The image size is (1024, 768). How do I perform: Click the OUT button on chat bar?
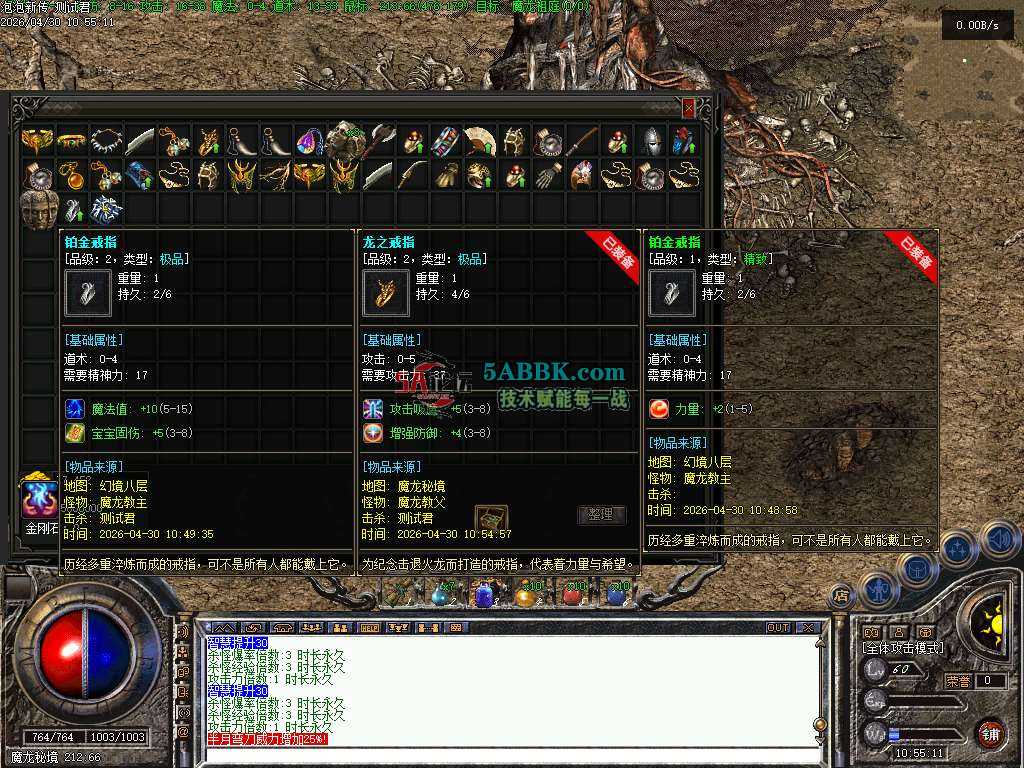coord(777,628)
